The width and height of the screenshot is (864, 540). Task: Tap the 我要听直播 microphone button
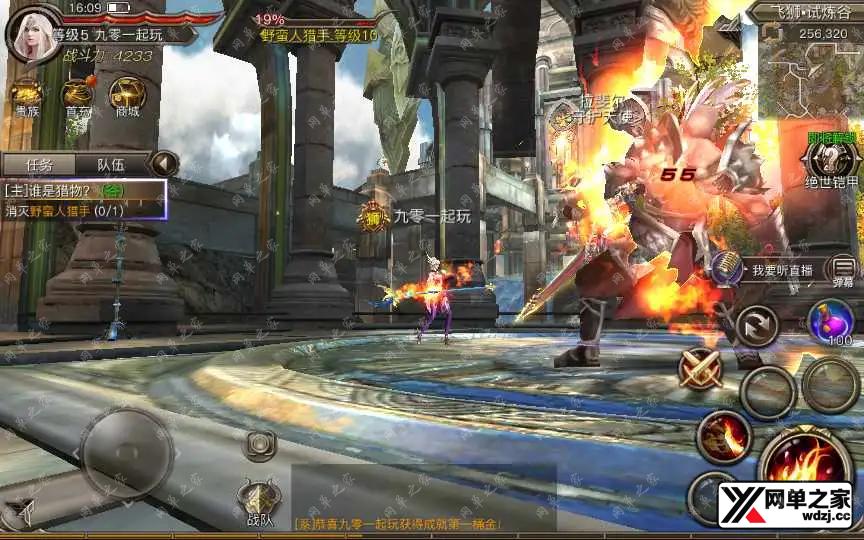click(727, 269)
